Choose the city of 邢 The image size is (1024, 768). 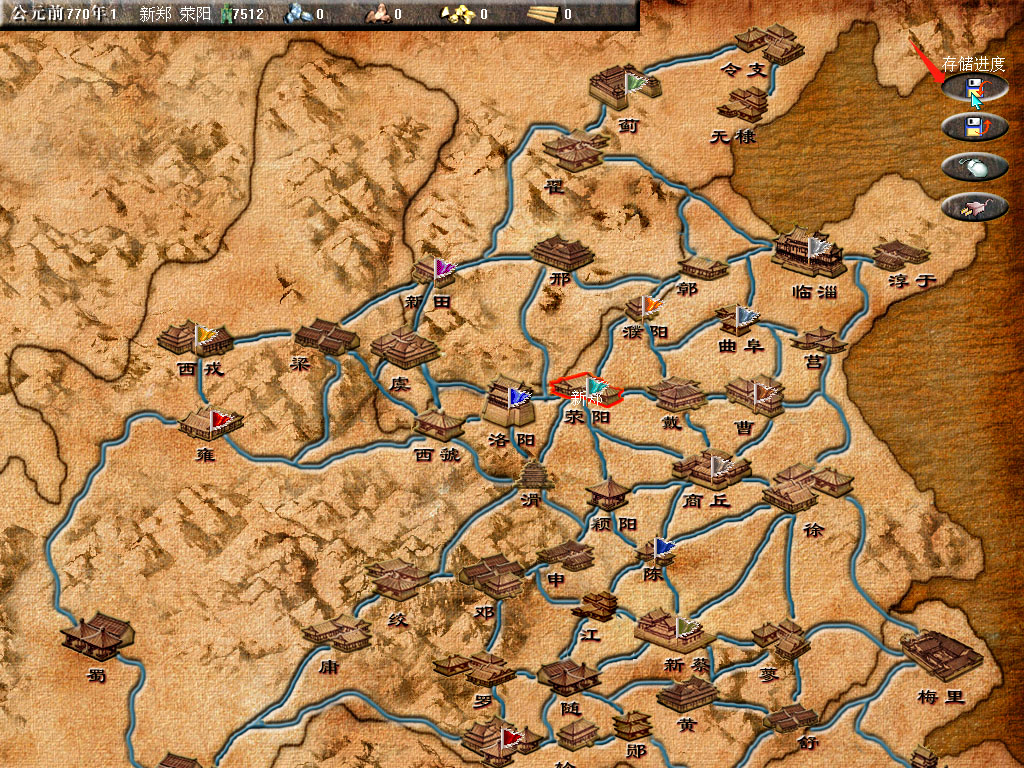coord(561,253)
